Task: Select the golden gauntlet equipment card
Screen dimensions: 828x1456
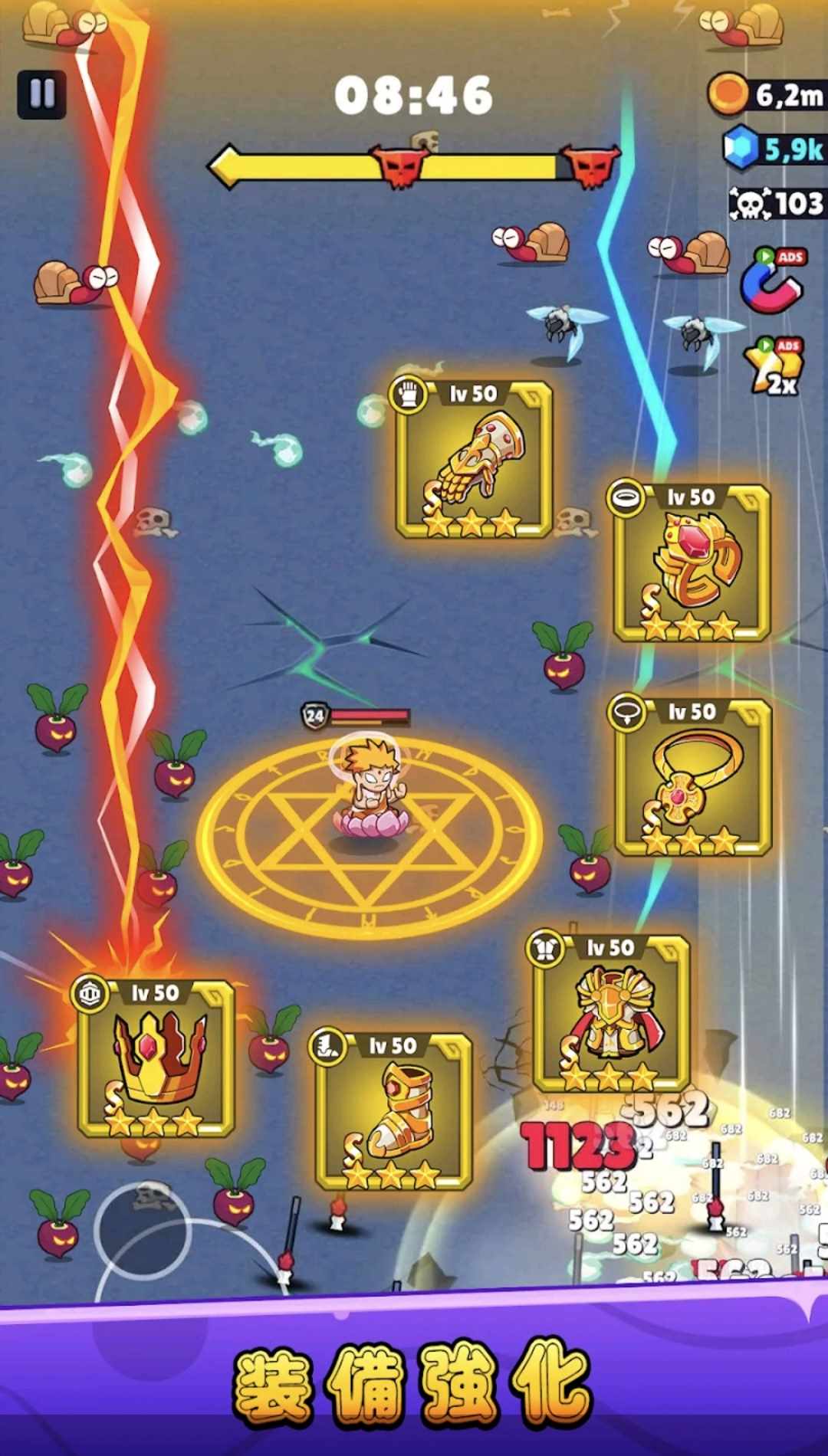Action: pyautogui.click(x=474, y=460)
